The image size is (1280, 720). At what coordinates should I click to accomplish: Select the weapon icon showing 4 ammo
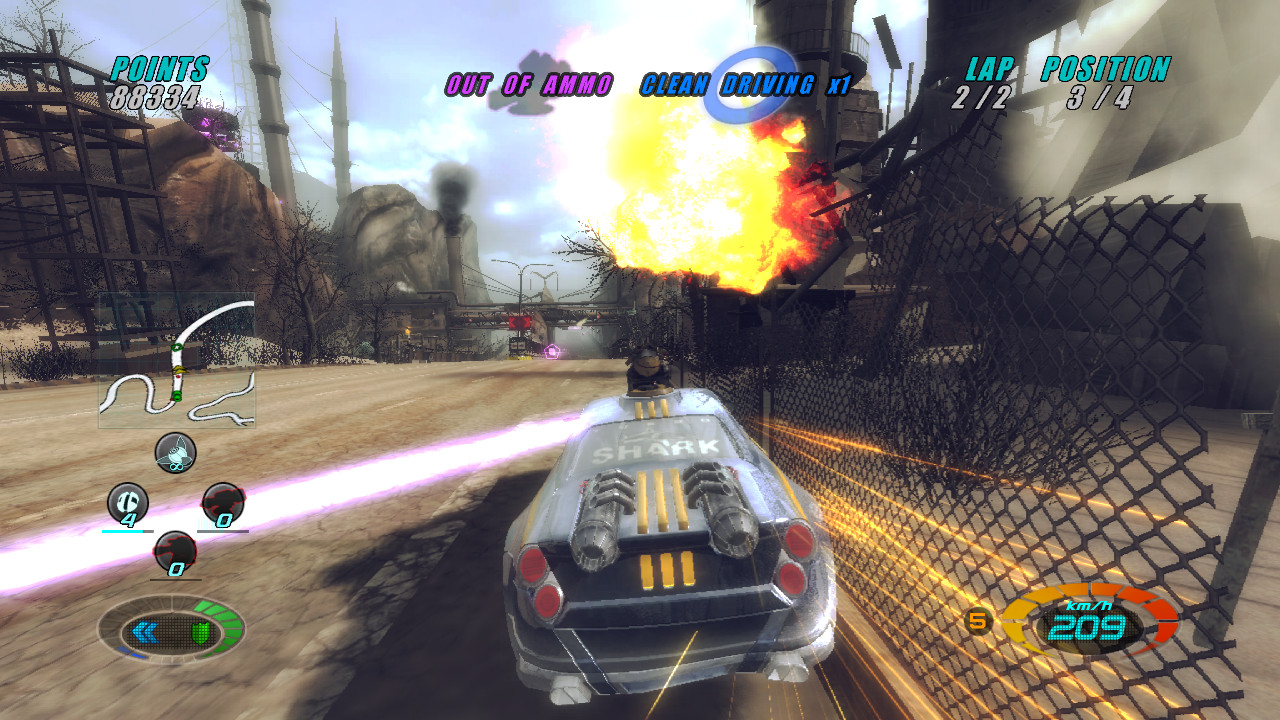[x=128, y=500]
